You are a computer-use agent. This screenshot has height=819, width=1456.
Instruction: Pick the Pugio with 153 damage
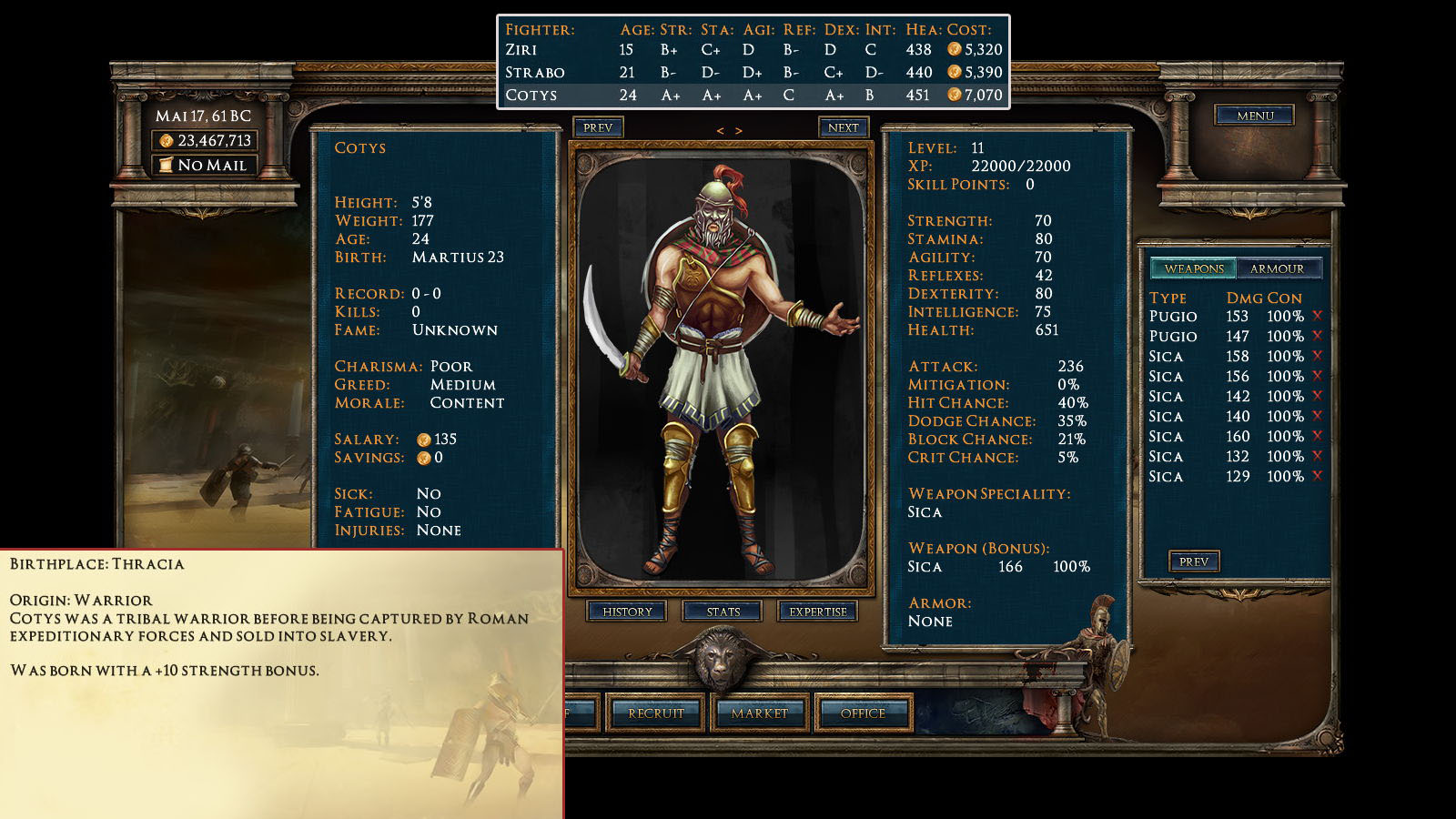[x=1173, y=317]
